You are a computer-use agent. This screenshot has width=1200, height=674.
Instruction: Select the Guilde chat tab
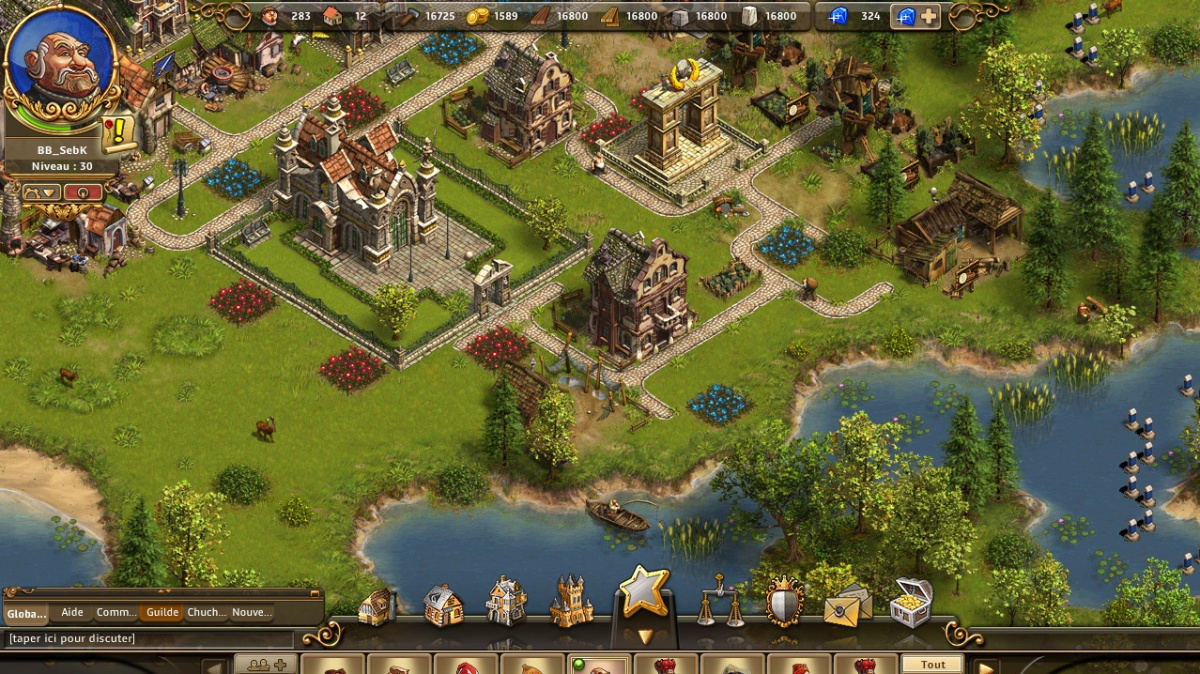point(161,613)
